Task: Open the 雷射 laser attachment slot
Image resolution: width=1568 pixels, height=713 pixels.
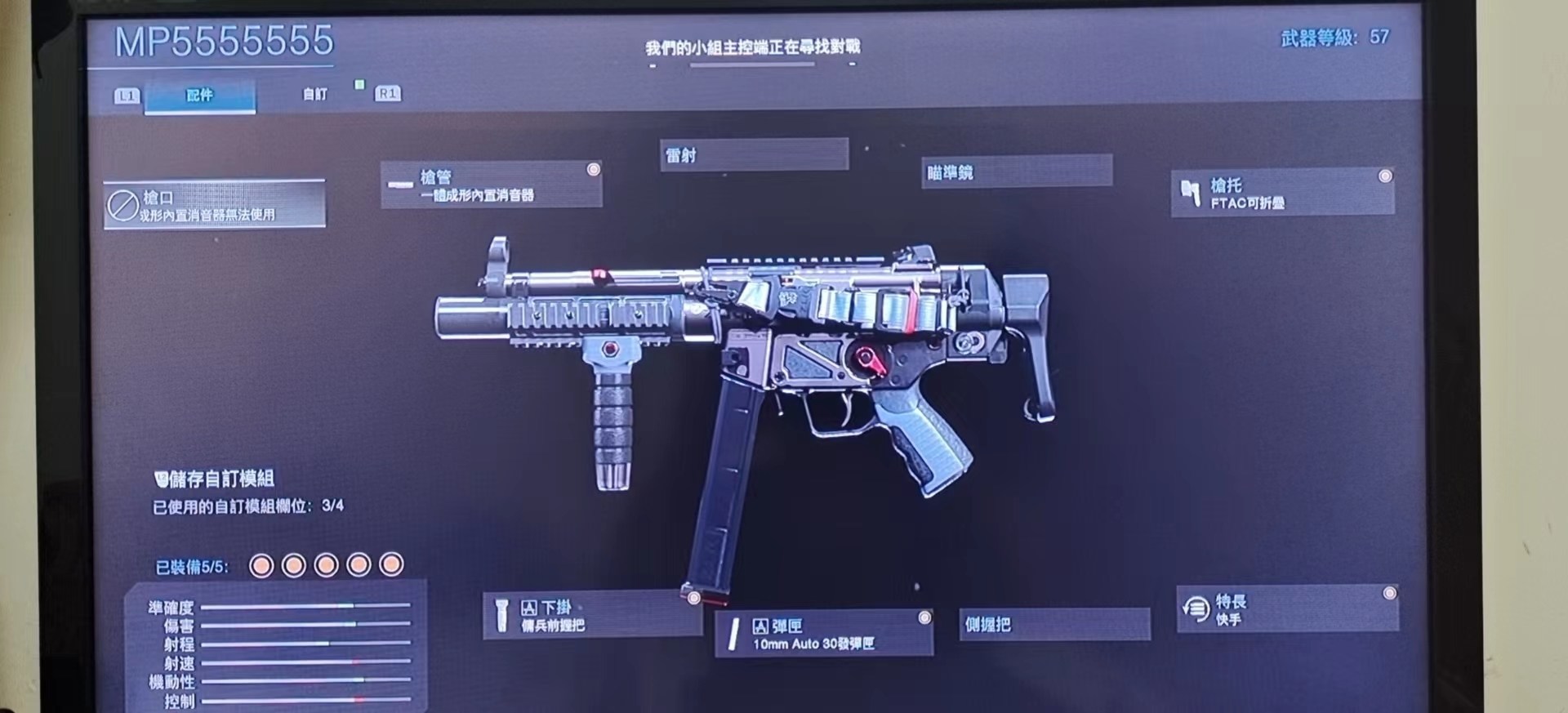Action: 754,154
